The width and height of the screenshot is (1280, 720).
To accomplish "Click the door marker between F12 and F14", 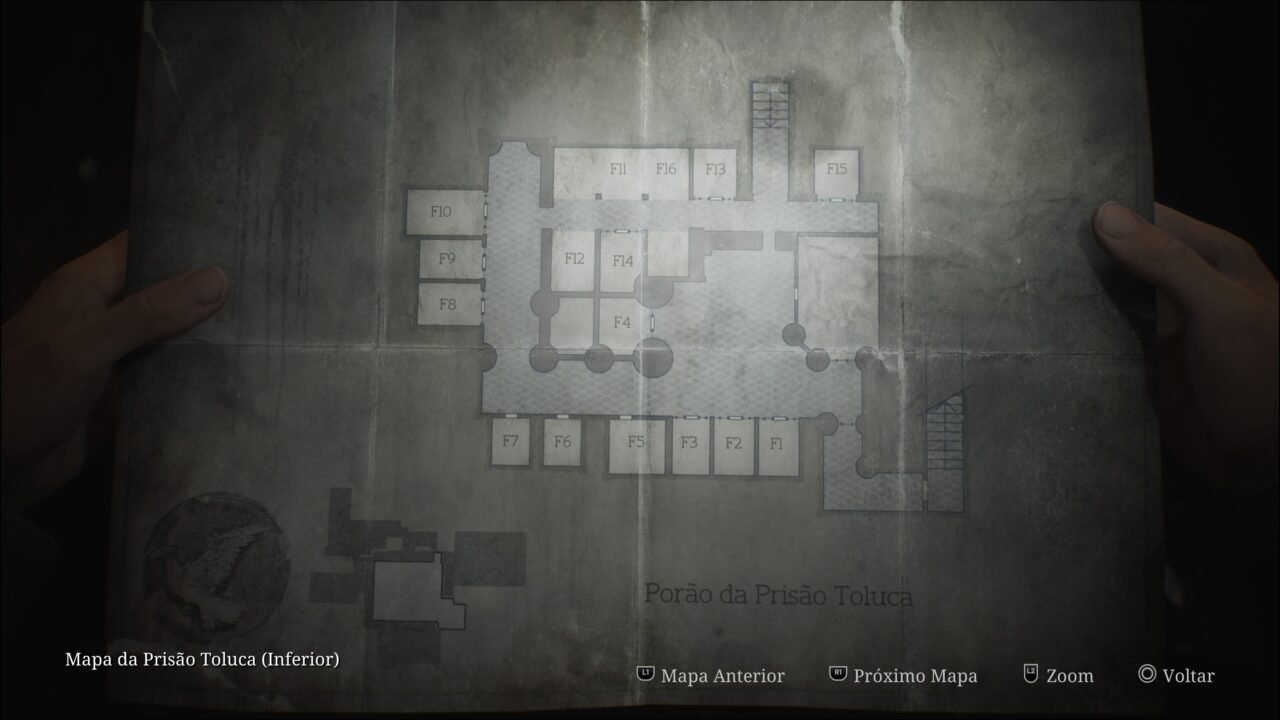I will click(622, 231).
